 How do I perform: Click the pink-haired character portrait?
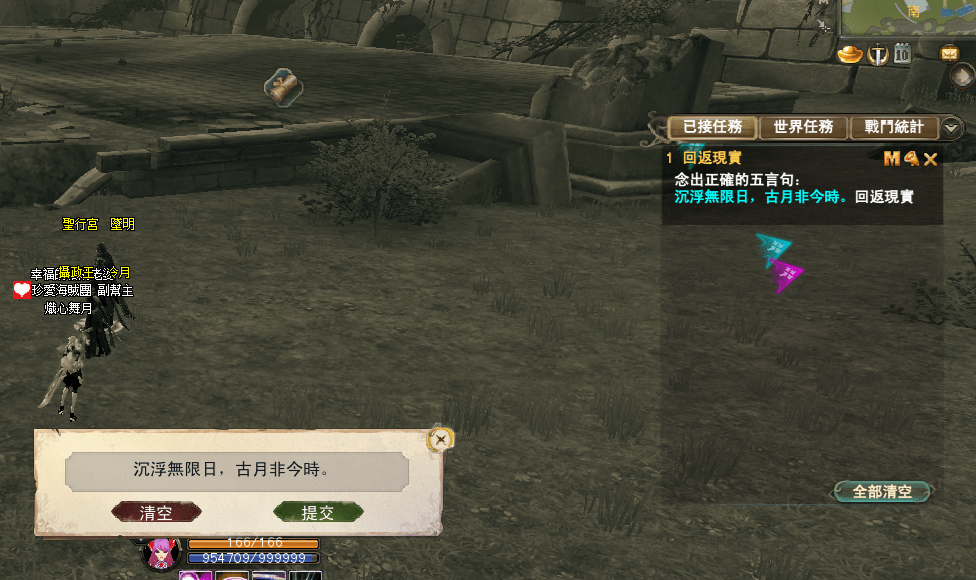[163, 554]
